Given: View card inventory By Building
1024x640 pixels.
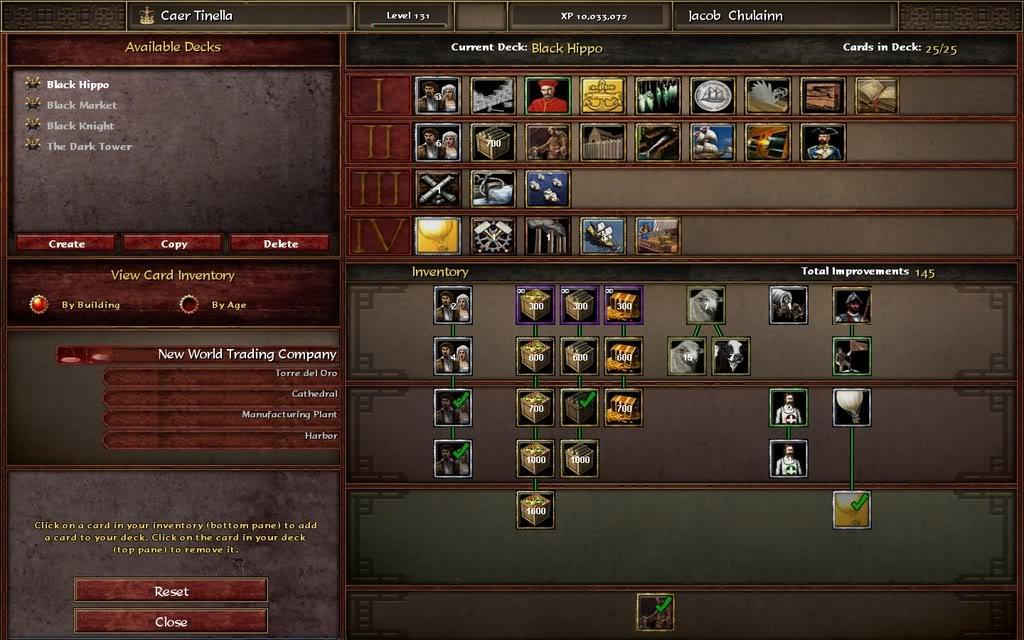Looking at the screenshot, I should coord(40,304).
